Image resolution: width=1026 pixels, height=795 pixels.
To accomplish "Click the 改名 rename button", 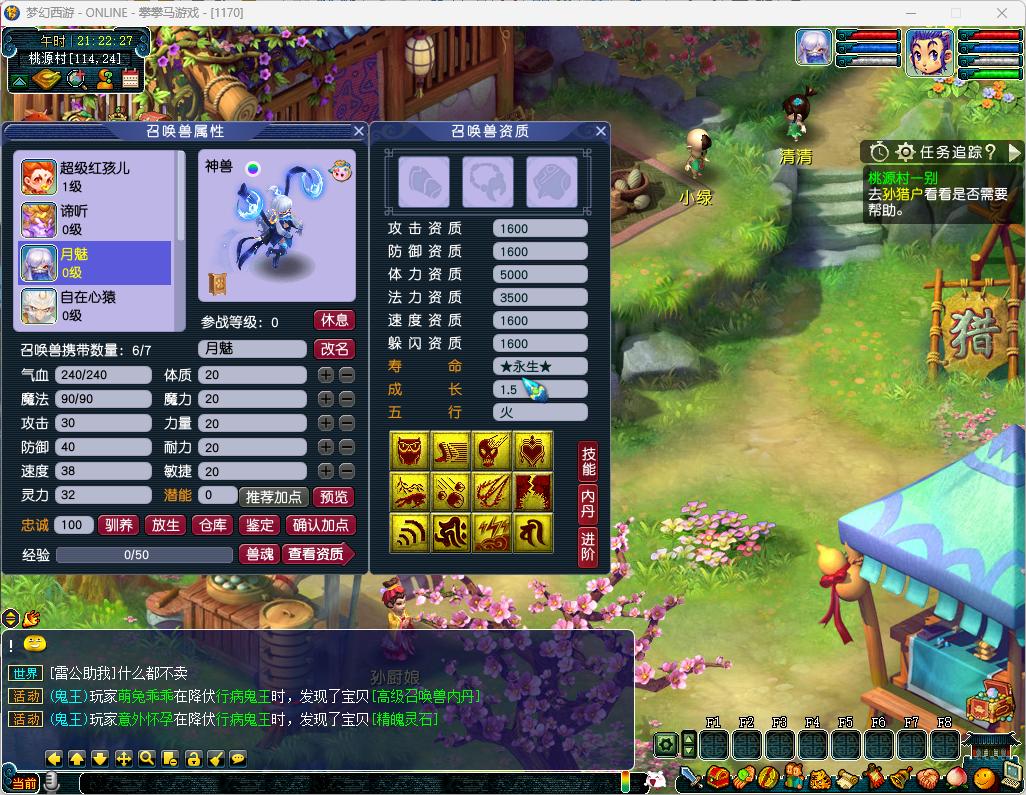I will (x=334, y=349).
